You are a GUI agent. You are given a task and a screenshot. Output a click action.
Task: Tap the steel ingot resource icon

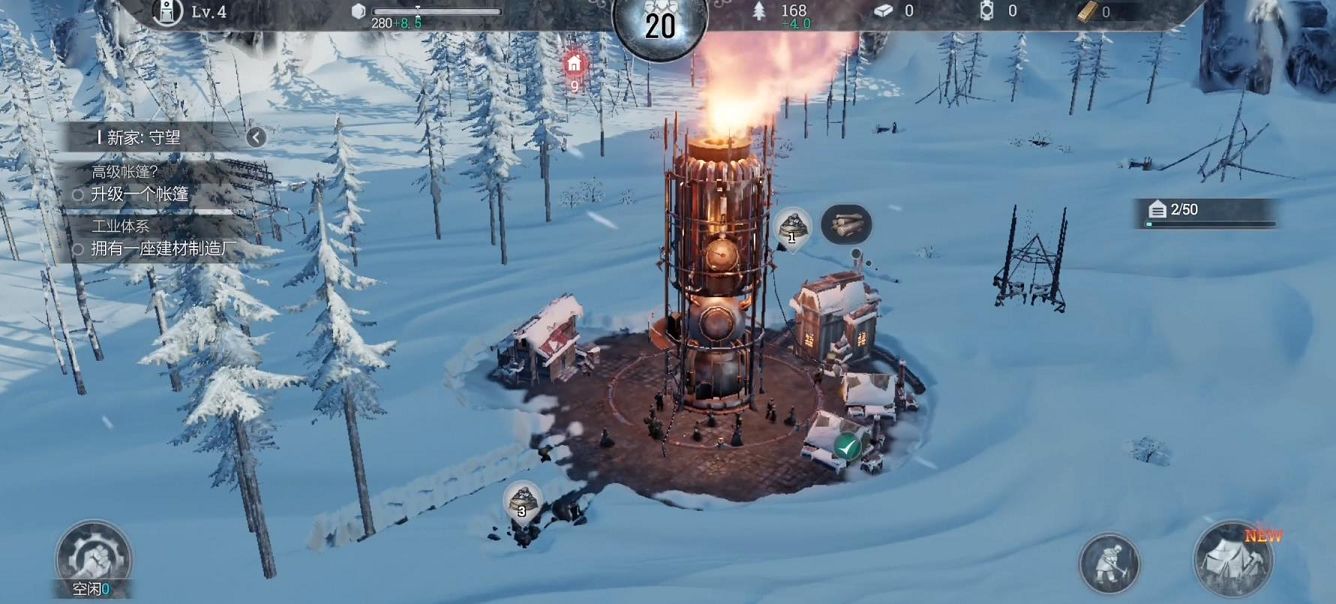tap(883, 11)
